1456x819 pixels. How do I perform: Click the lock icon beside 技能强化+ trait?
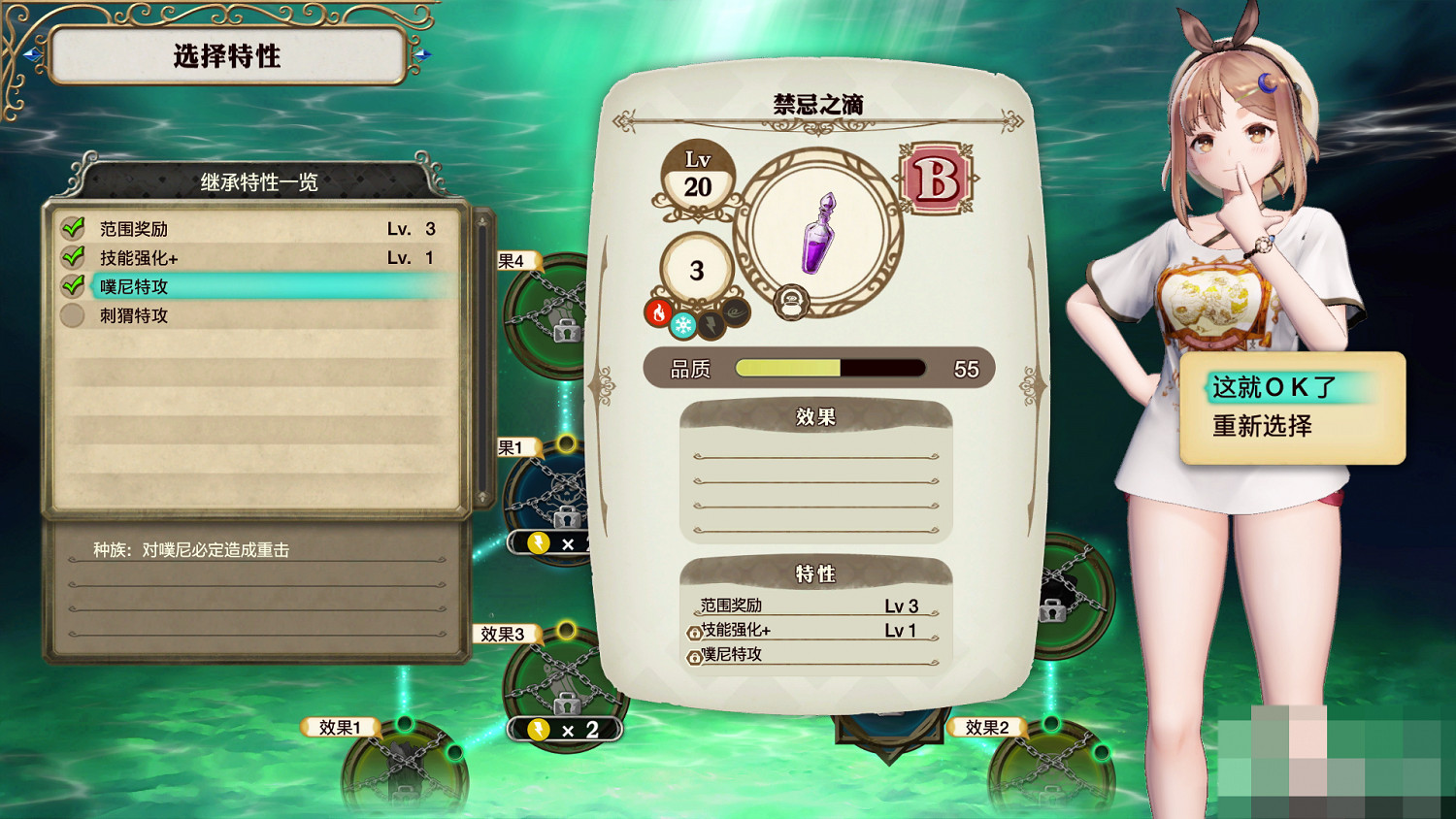(x=695, y=632)
